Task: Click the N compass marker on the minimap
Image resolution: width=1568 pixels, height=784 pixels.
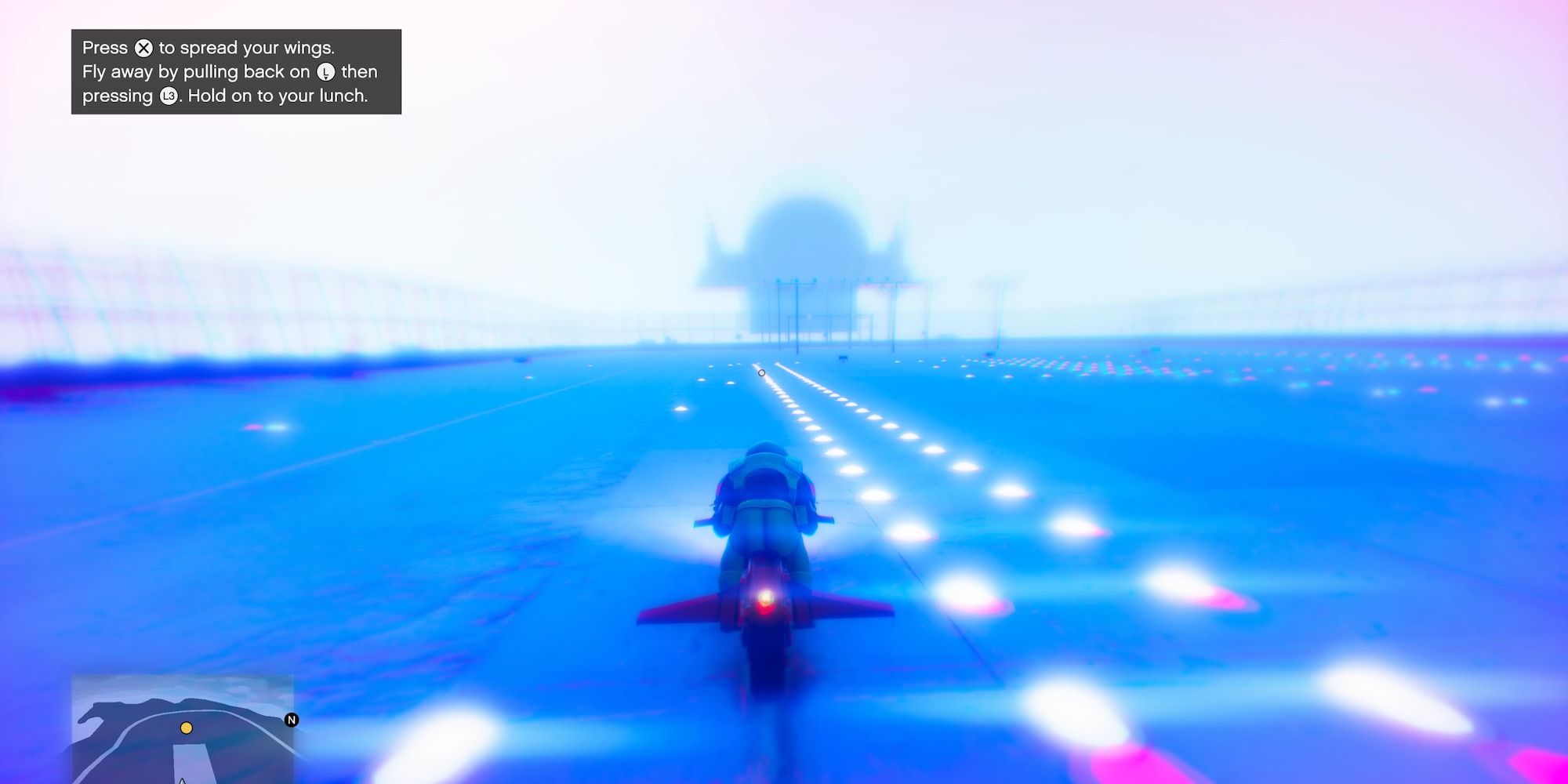Action: [x=292, y=720]
